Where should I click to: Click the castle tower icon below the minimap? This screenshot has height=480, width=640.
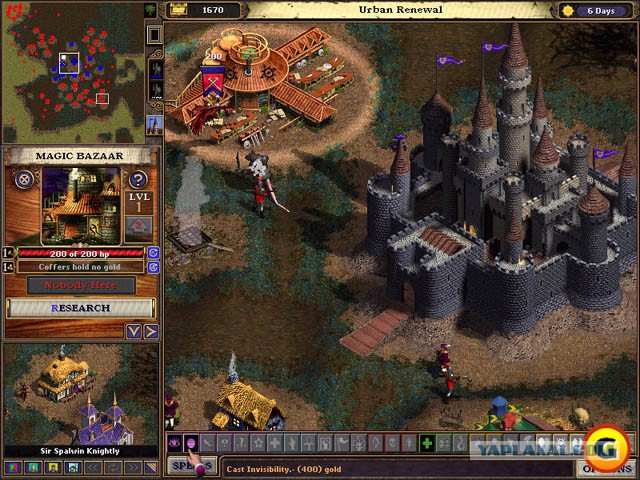[155, 124]
